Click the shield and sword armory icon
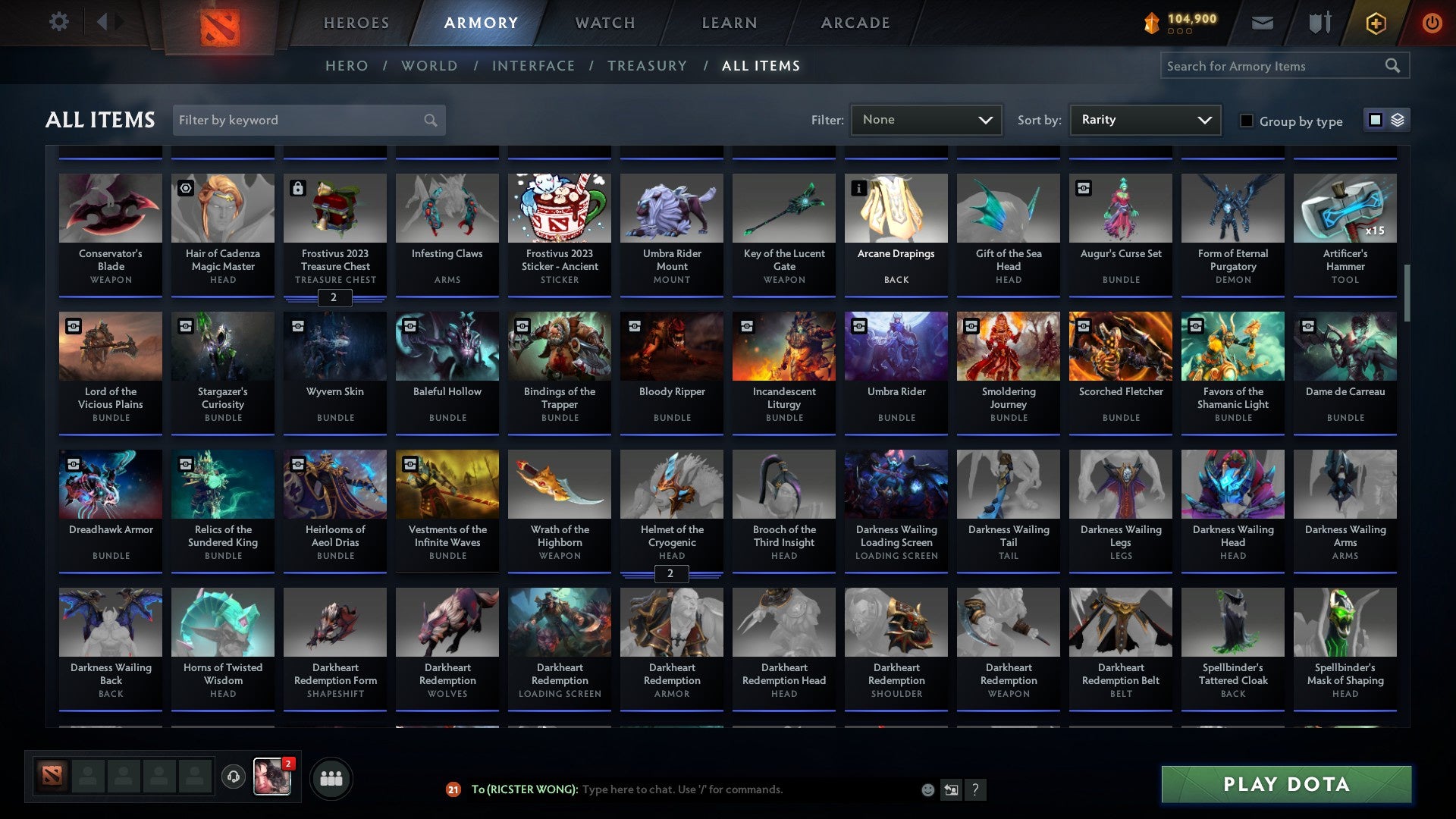The width and height of the screenshot is (1456, 819). click(1319, 23)
